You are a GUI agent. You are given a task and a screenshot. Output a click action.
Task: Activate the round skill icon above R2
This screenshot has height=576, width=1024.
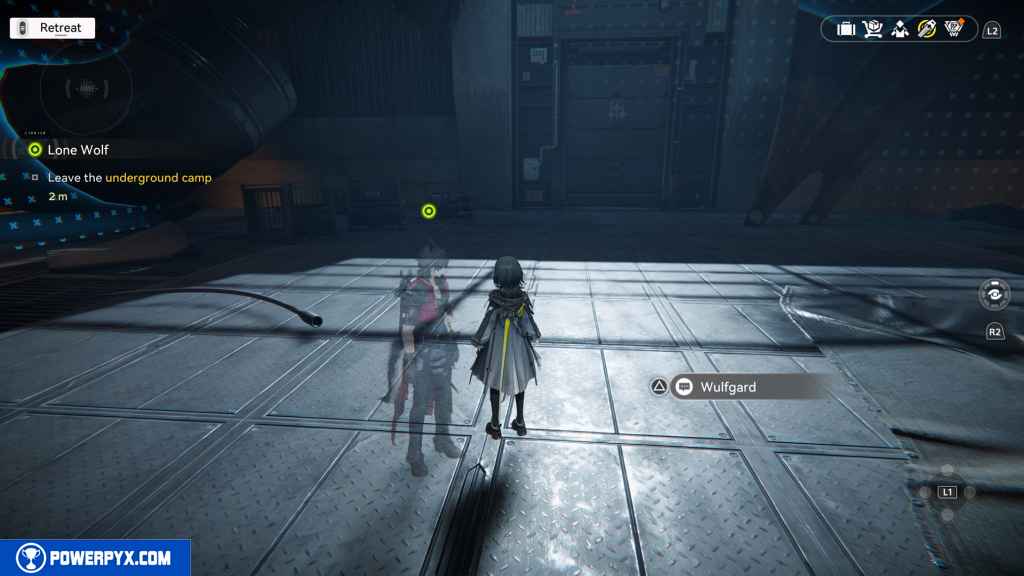point(995,296)
